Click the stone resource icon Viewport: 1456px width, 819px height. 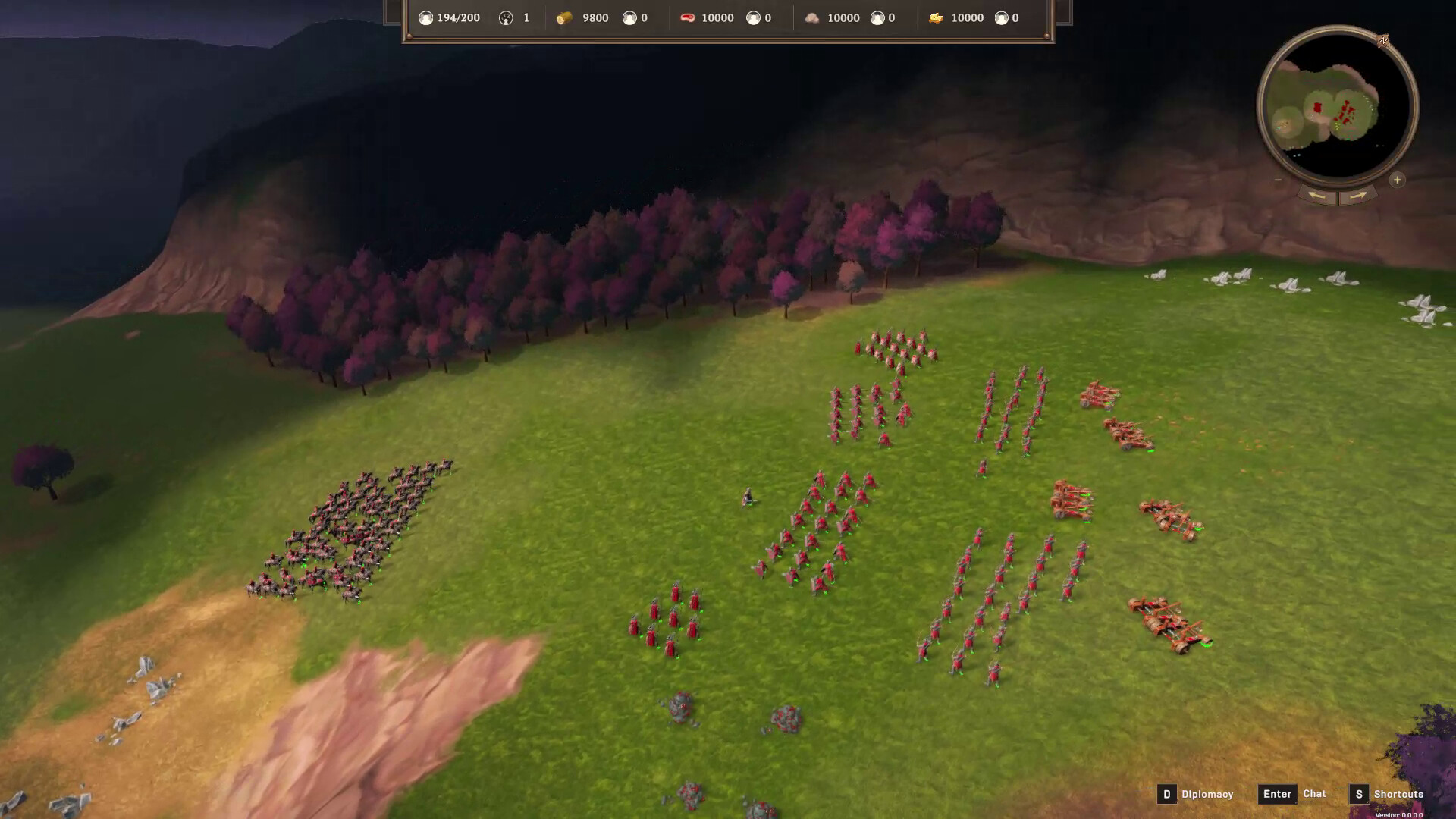tap(813, 17)
